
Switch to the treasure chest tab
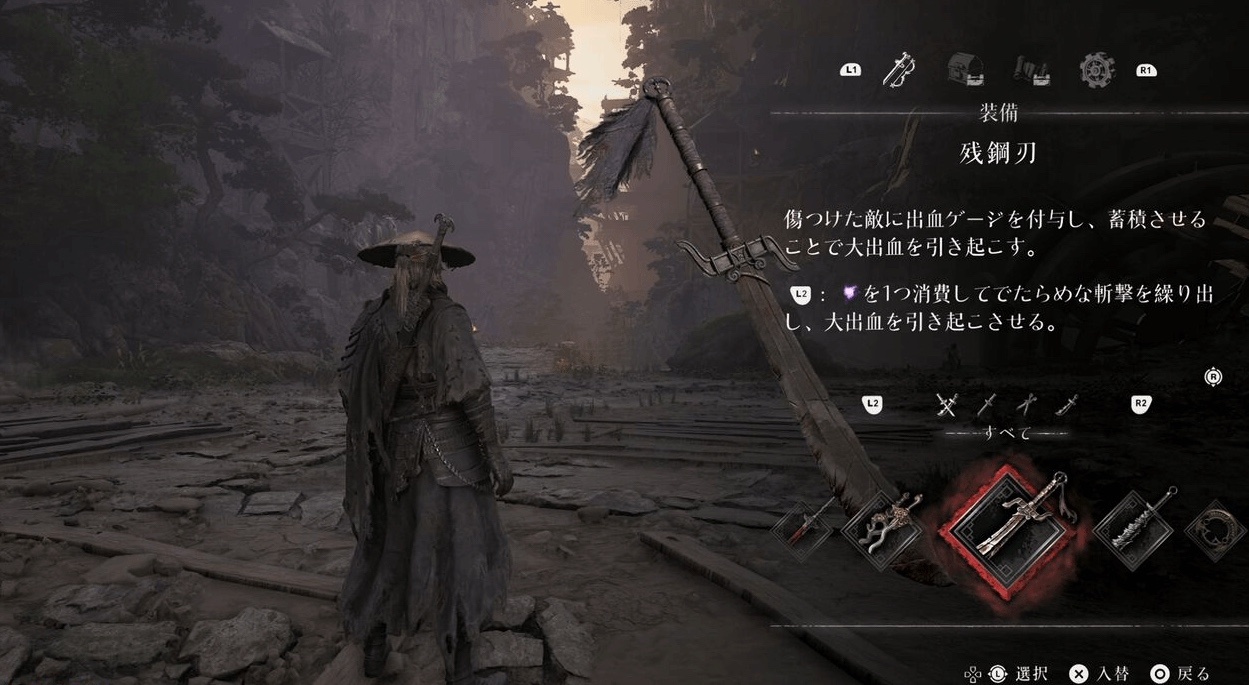965,70
